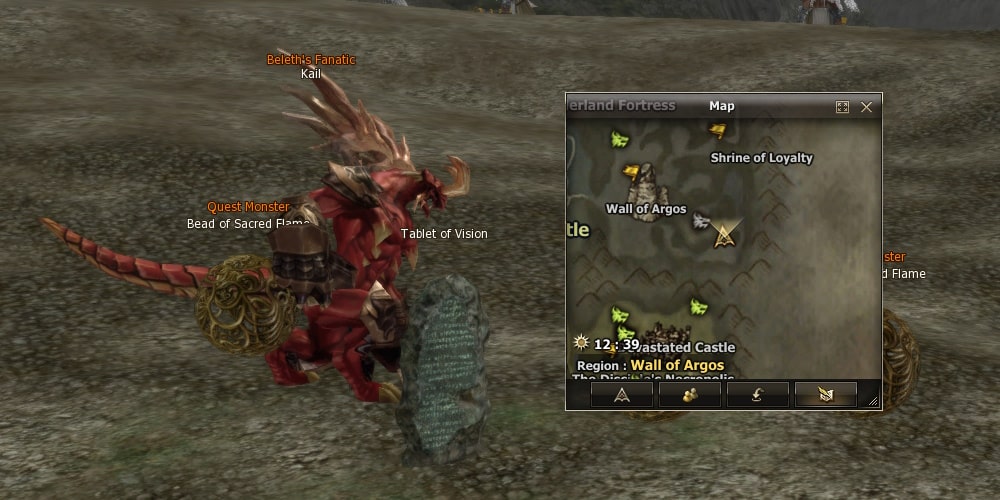Click the highlighted flag button in map toolbar

pos(825,394)
